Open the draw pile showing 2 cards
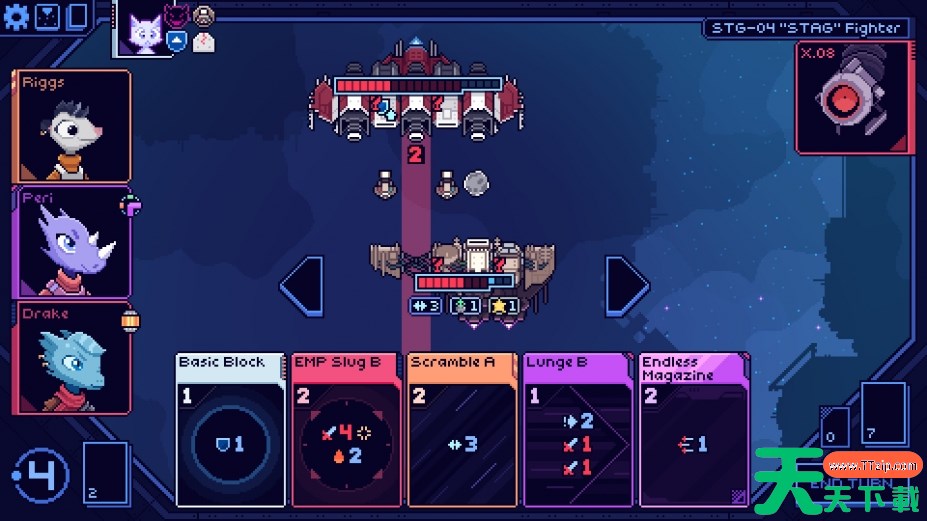 click(106, 476)
